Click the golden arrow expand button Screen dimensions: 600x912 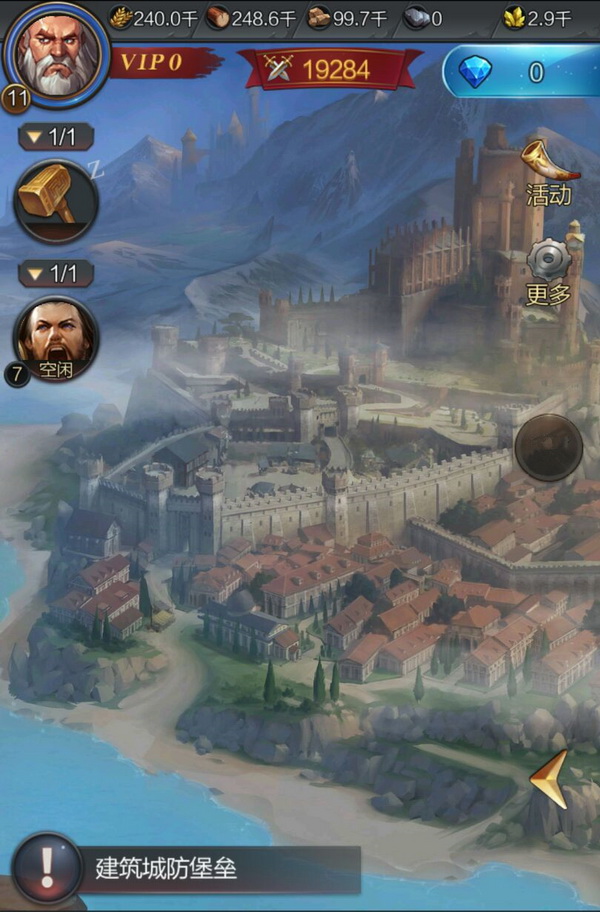550,780
